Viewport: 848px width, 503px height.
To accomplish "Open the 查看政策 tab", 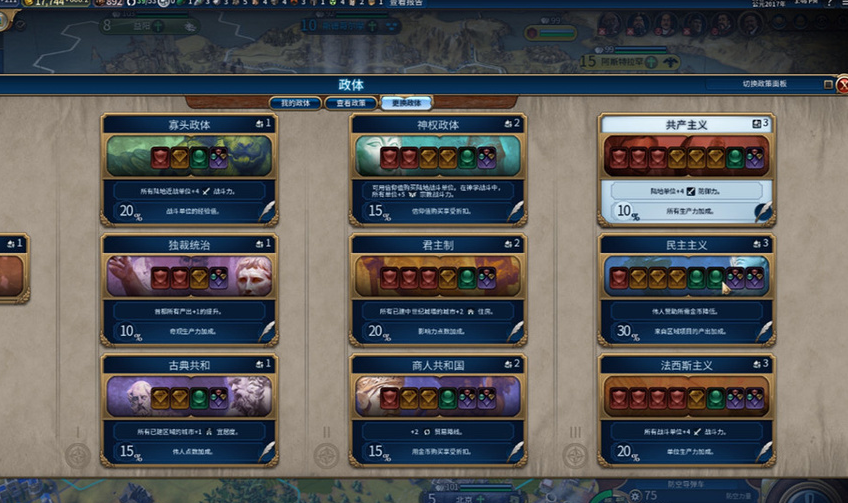I will (x=350, y=103).
